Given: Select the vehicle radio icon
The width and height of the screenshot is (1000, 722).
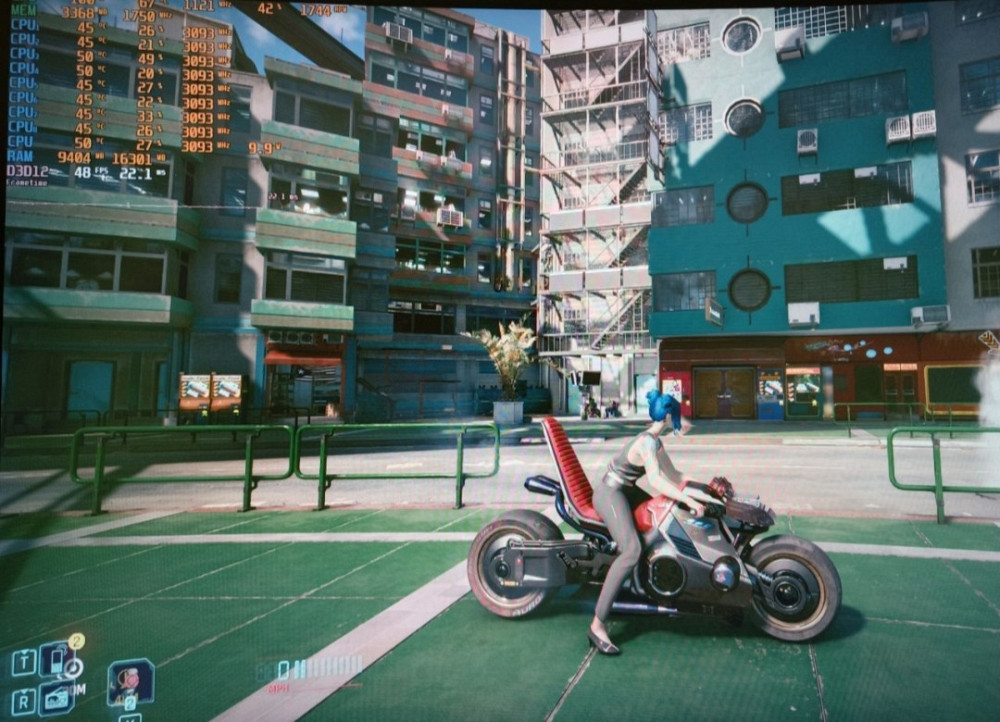Looking at the screenshot, I should tap(56, 698).
